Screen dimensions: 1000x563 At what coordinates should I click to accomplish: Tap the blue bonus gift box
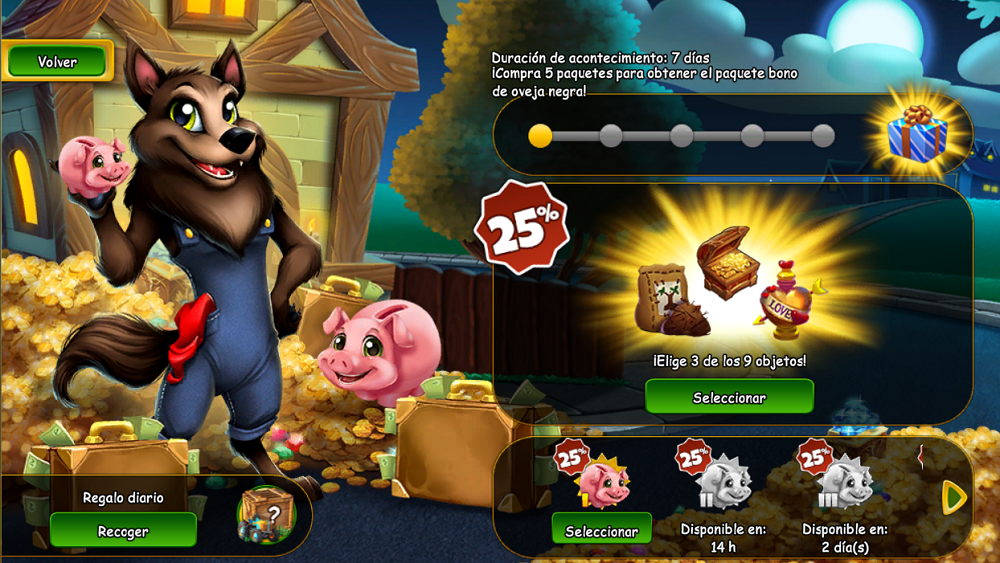[x=918, y=134]
